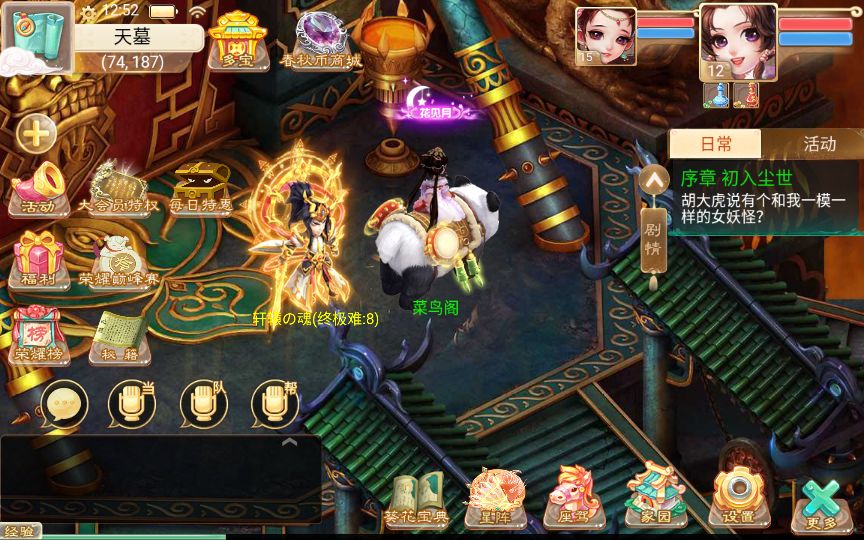Open the 春秋币商城 gem store
This screenshot has width=864, height=540.
tap(320, 39)
